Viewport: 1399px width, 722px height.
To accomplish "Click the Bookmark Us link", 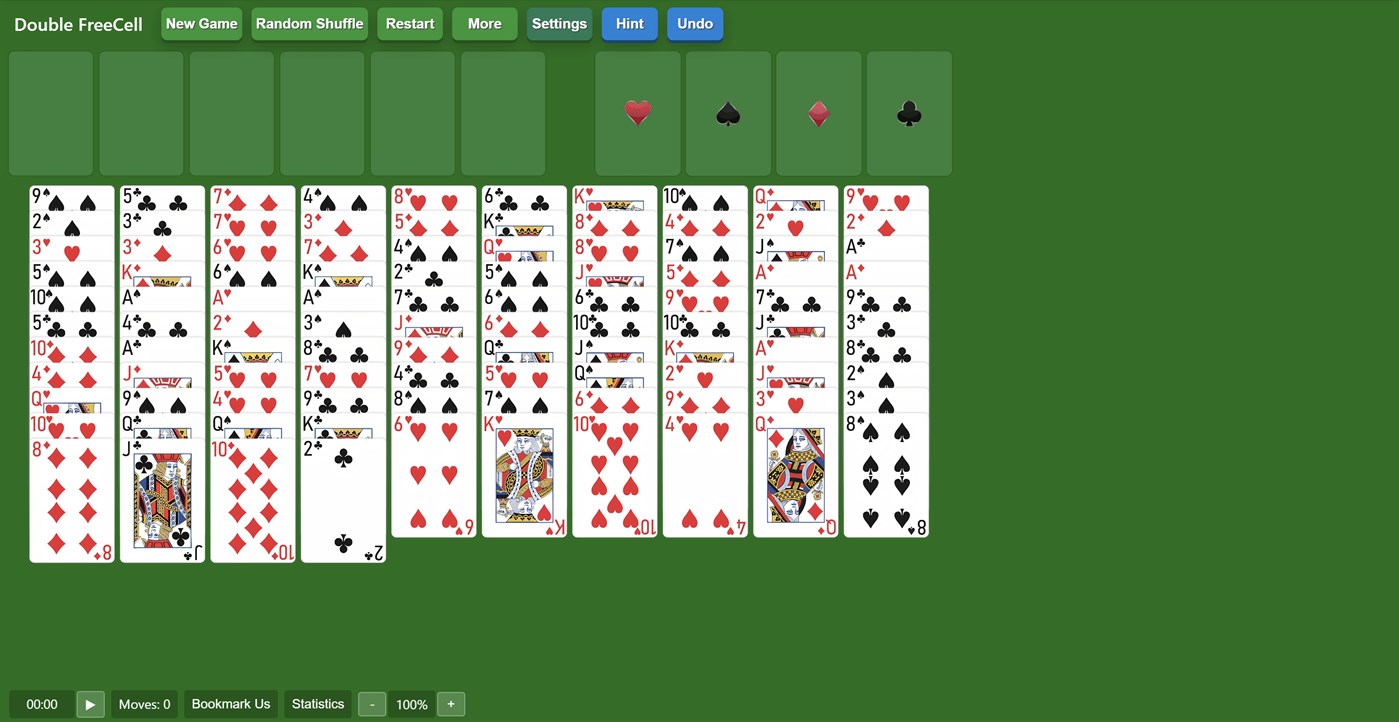I will pyautogui.click(x=230, y=704).
